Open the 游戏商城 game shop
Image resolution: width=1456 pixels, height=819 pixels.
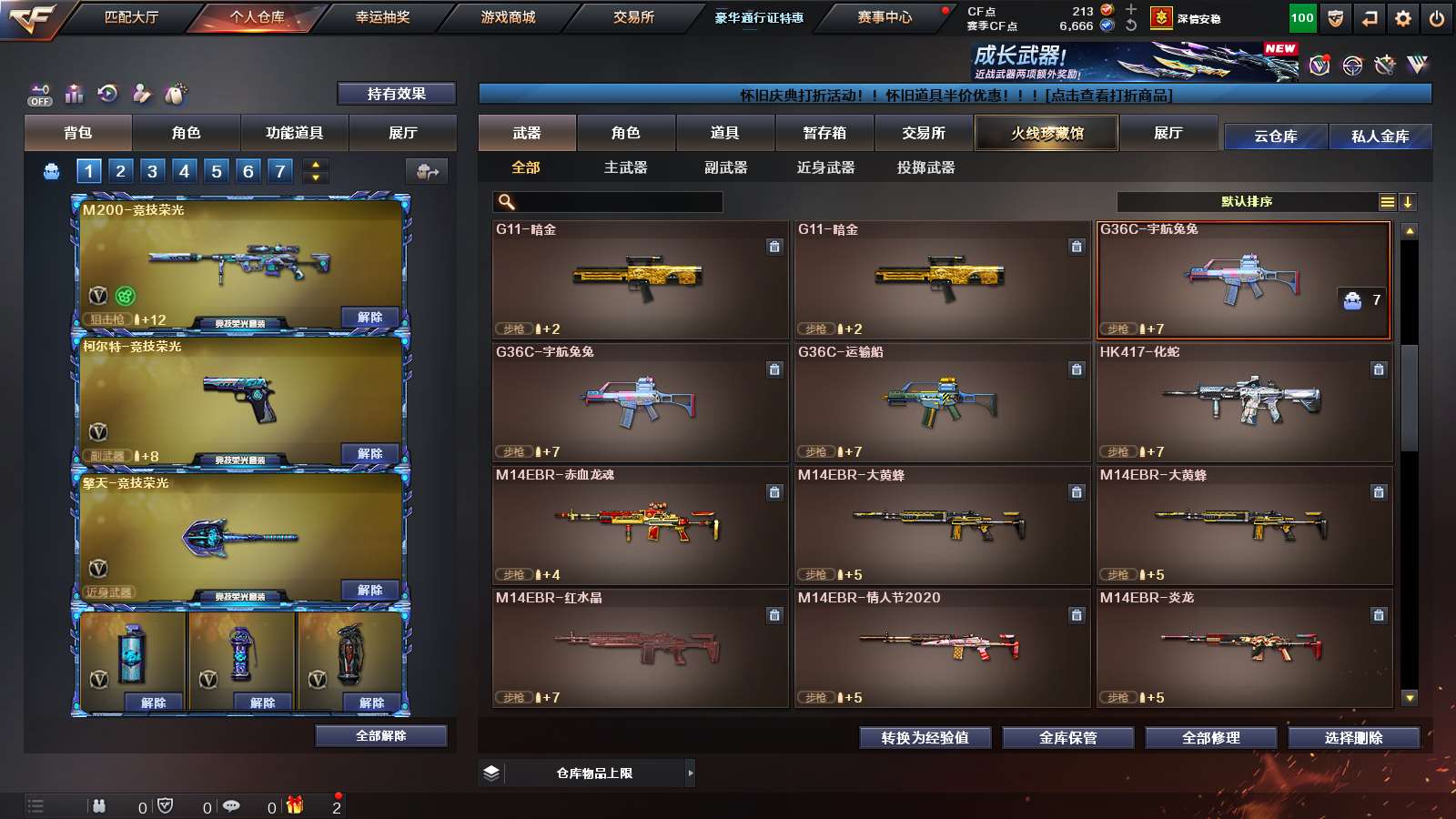(508, 17)
